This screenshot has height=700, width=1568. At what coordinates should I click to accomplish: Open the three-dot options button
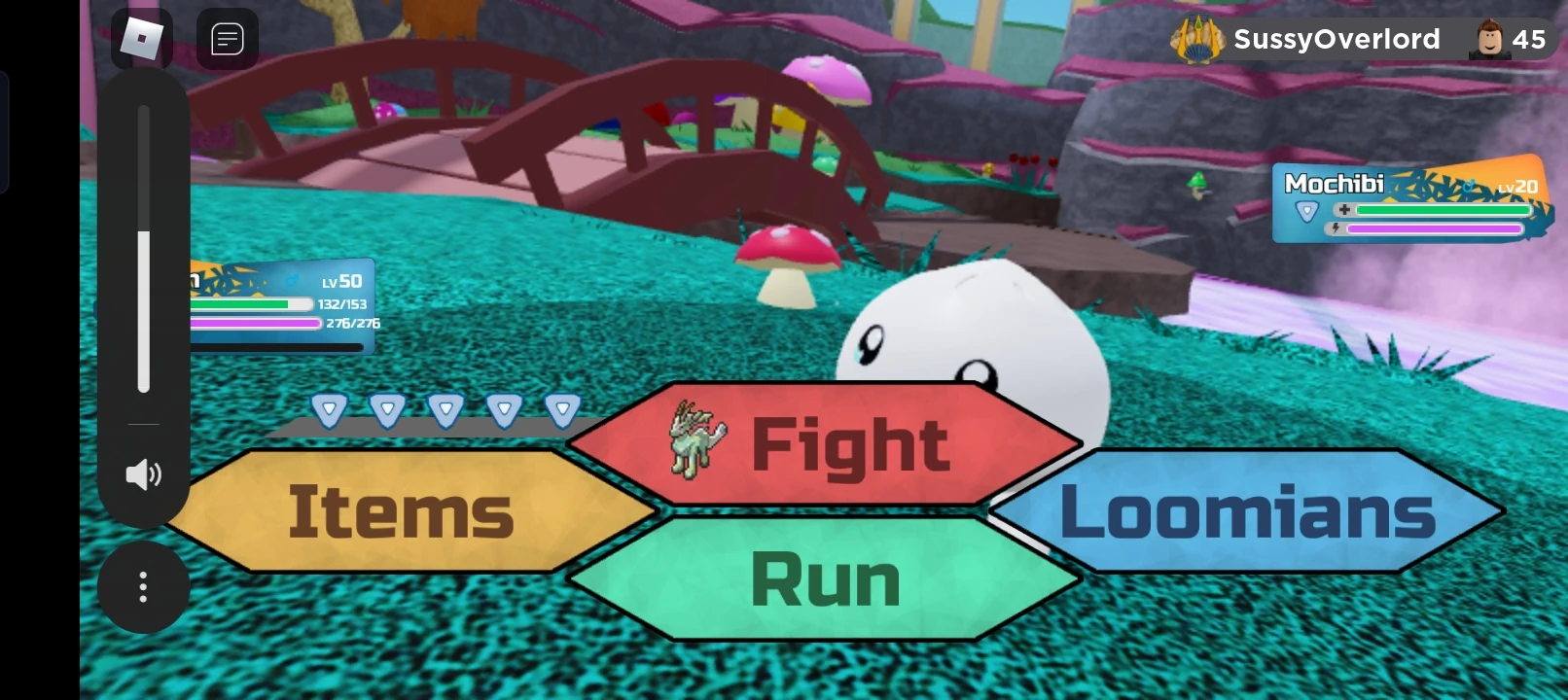(x=143, y=587)
